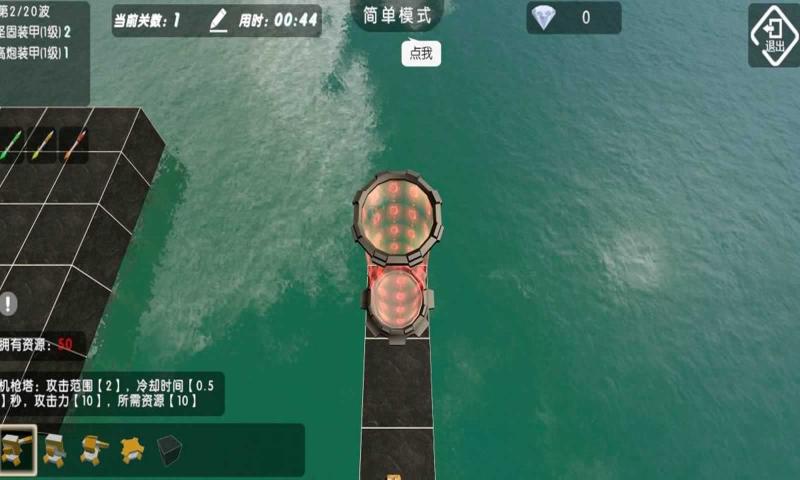Click the diamond currency icon
The height and width of the screenshot is (480, 800).
coord(543,17)
